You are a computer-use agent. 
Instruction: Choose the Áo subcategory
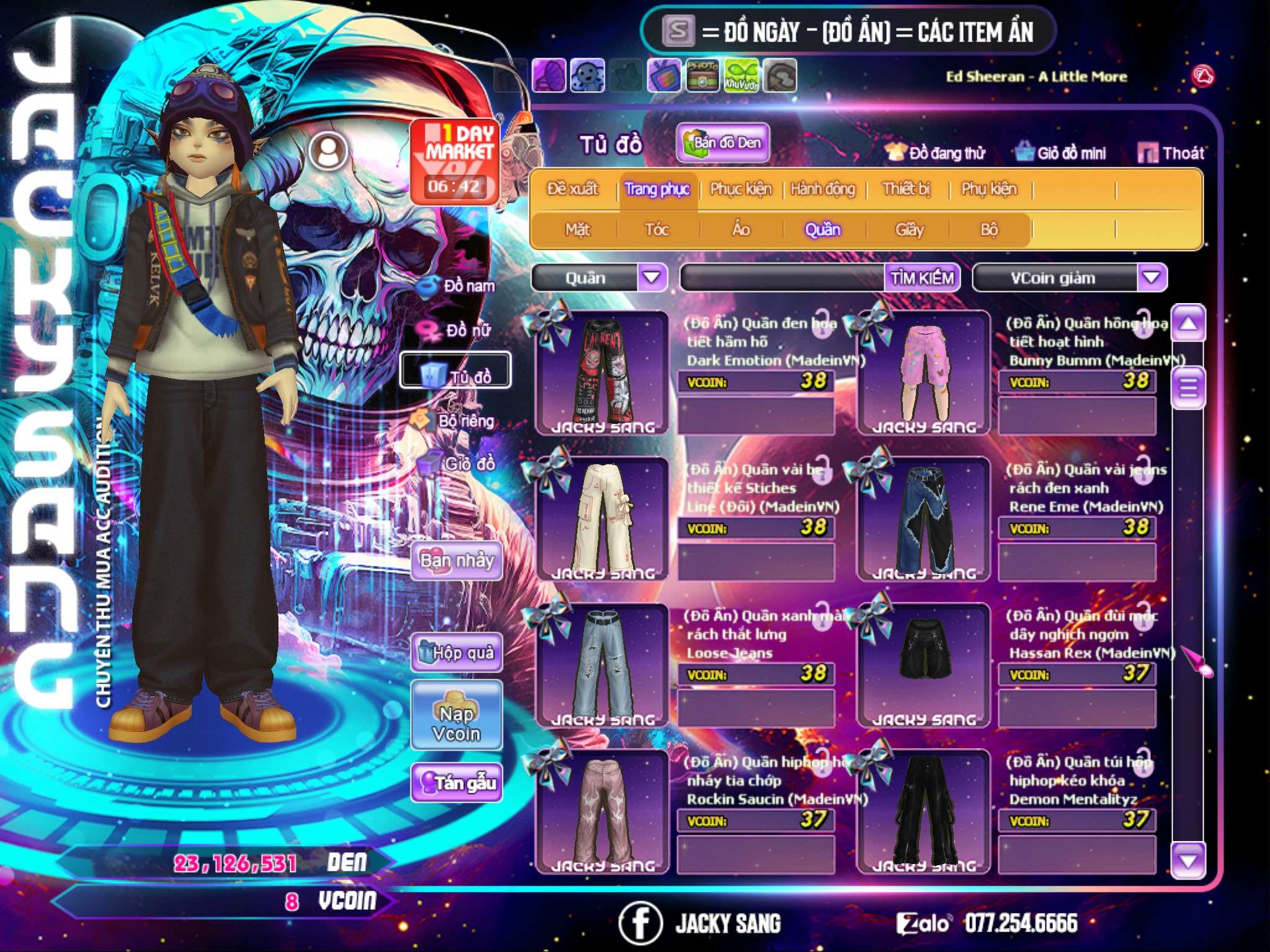coord(741,230)
